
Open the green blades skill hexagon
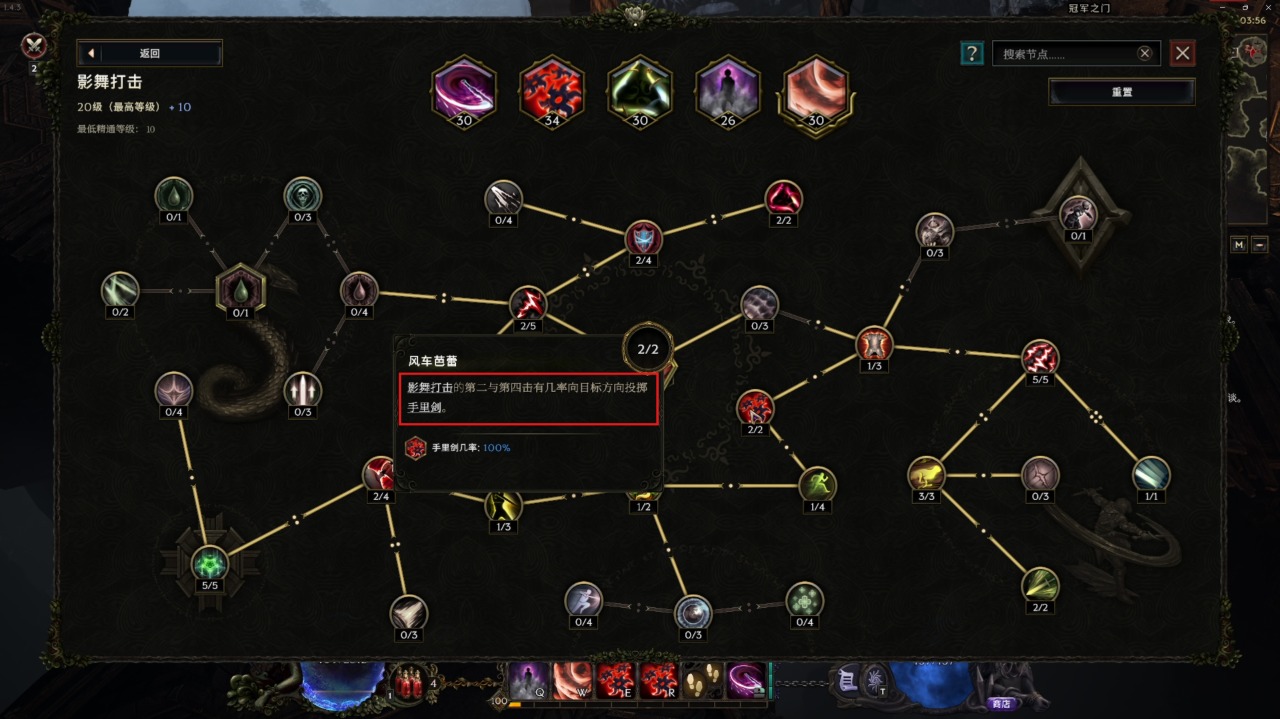(640, 91)
